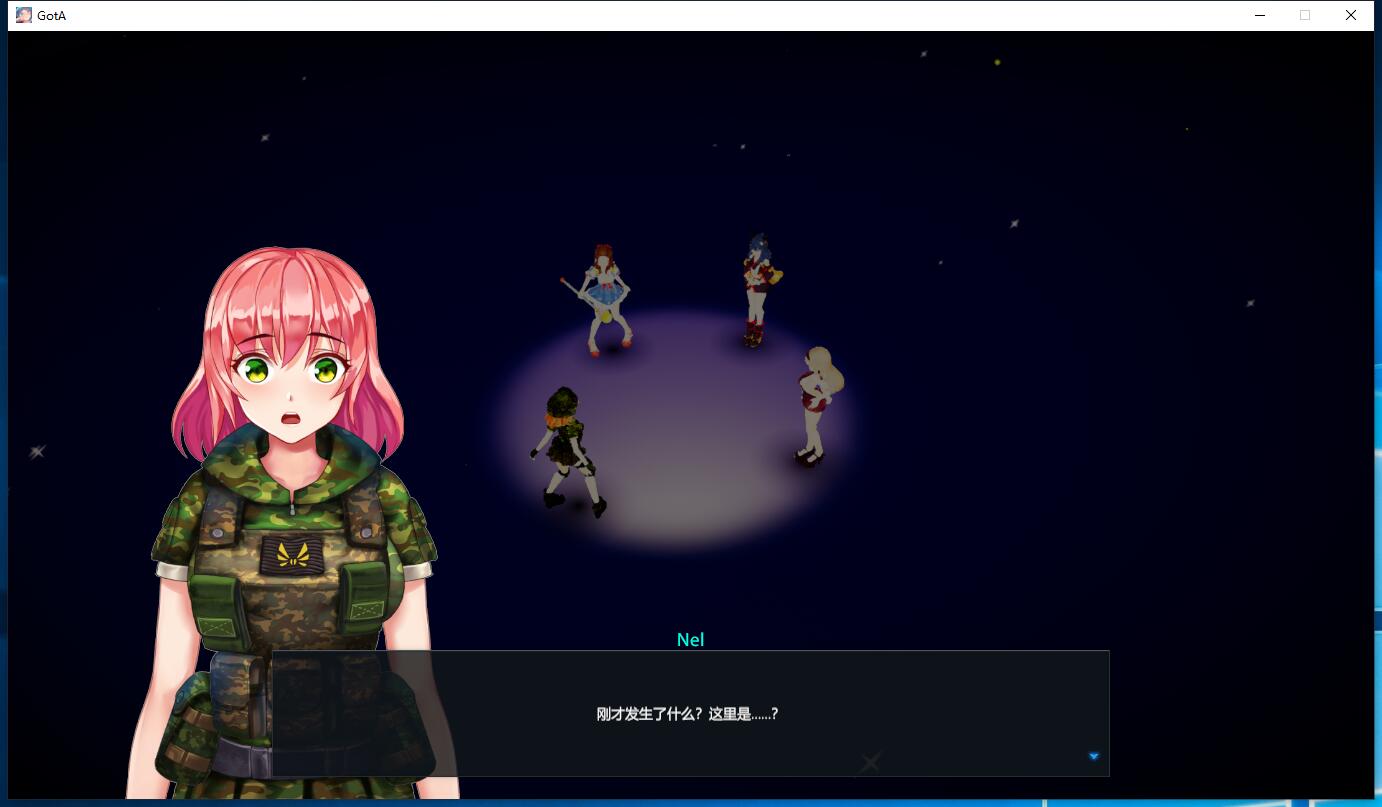Close the GotA game window
Viewport: 1382px width, 807px height.
click(1350, 15)
